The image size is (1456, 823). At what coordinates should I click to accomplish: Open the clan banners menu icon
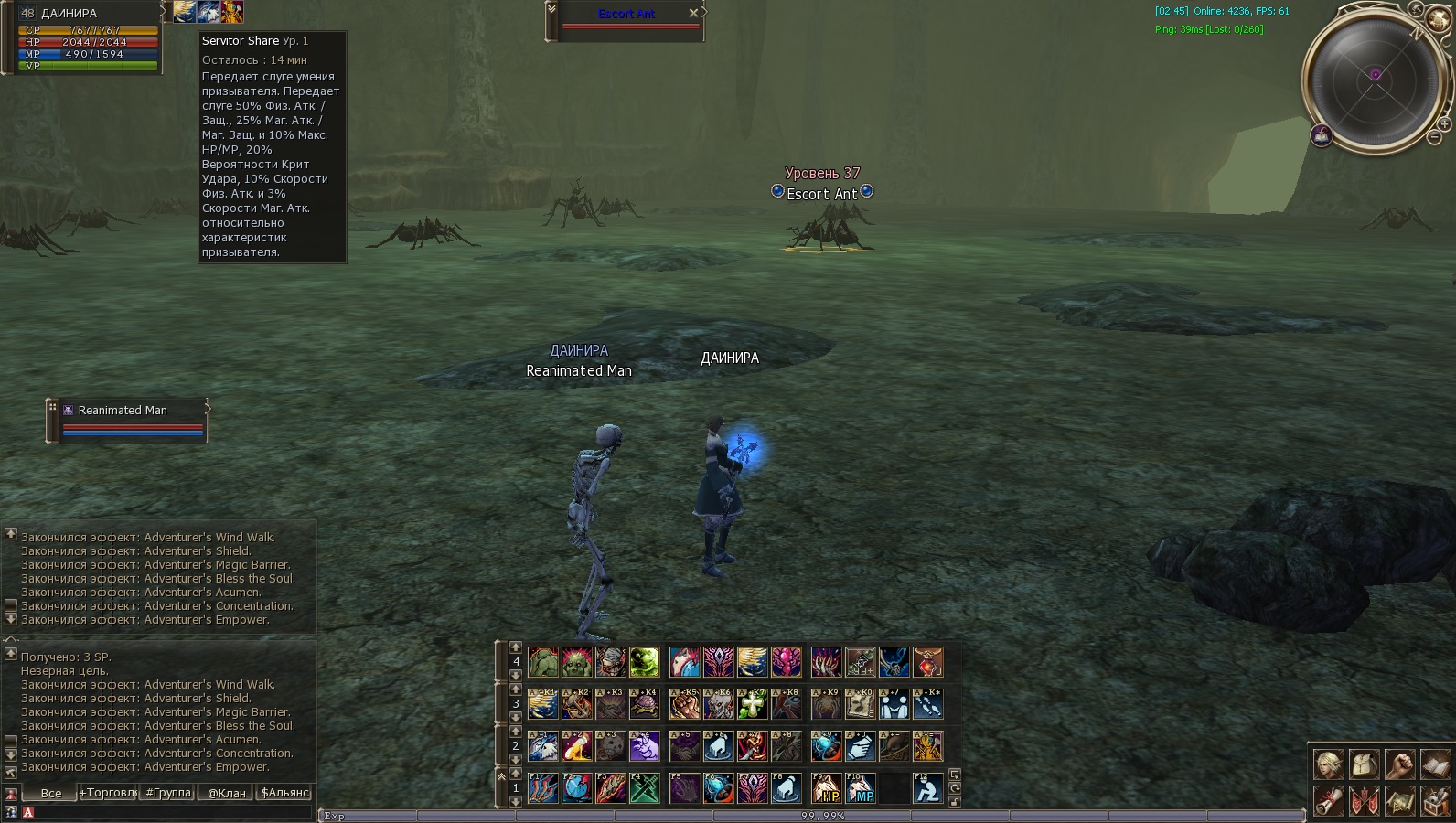click(x=1364, y=800)
